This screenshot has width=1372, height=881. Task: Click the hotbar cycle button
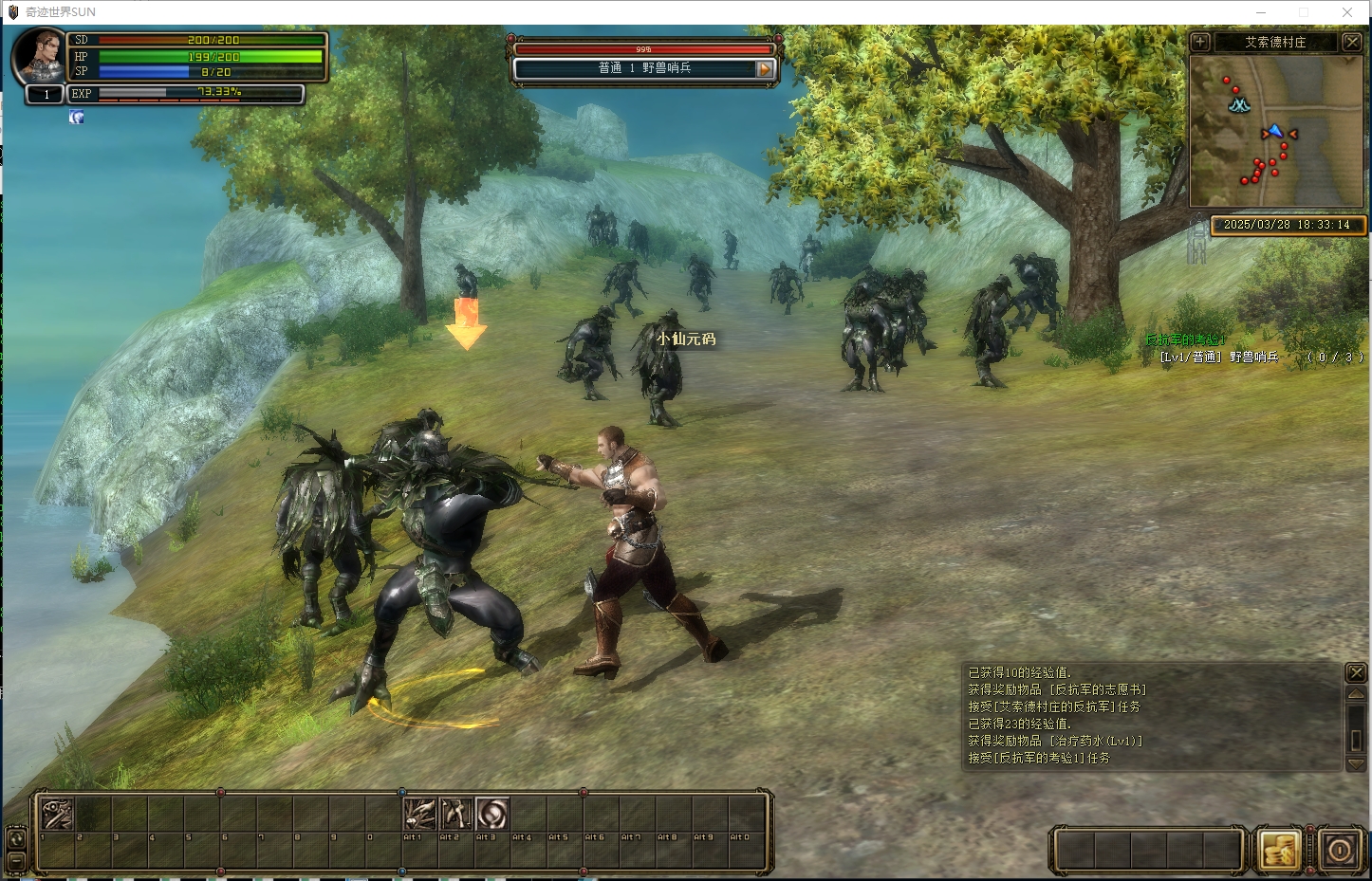pyautogui.click(x=16, y=838)
